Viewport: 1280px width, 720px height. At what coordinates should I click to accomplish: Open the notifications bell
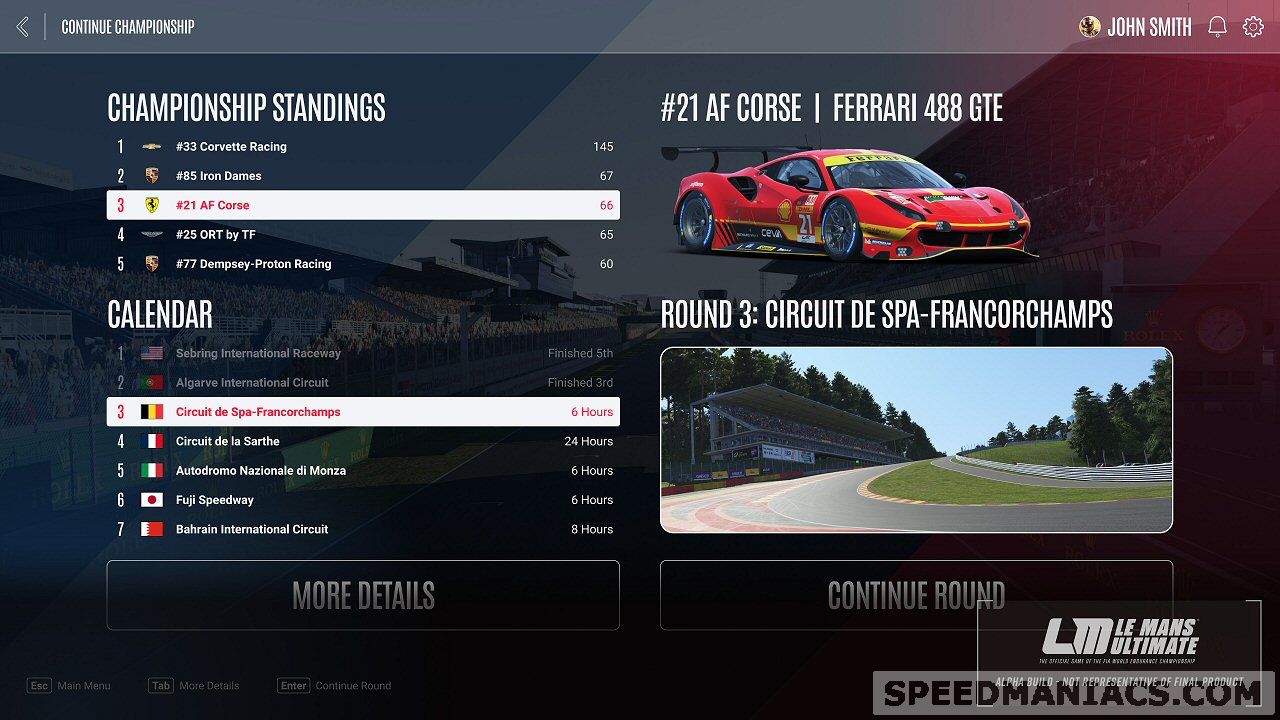coord(1217,27)
